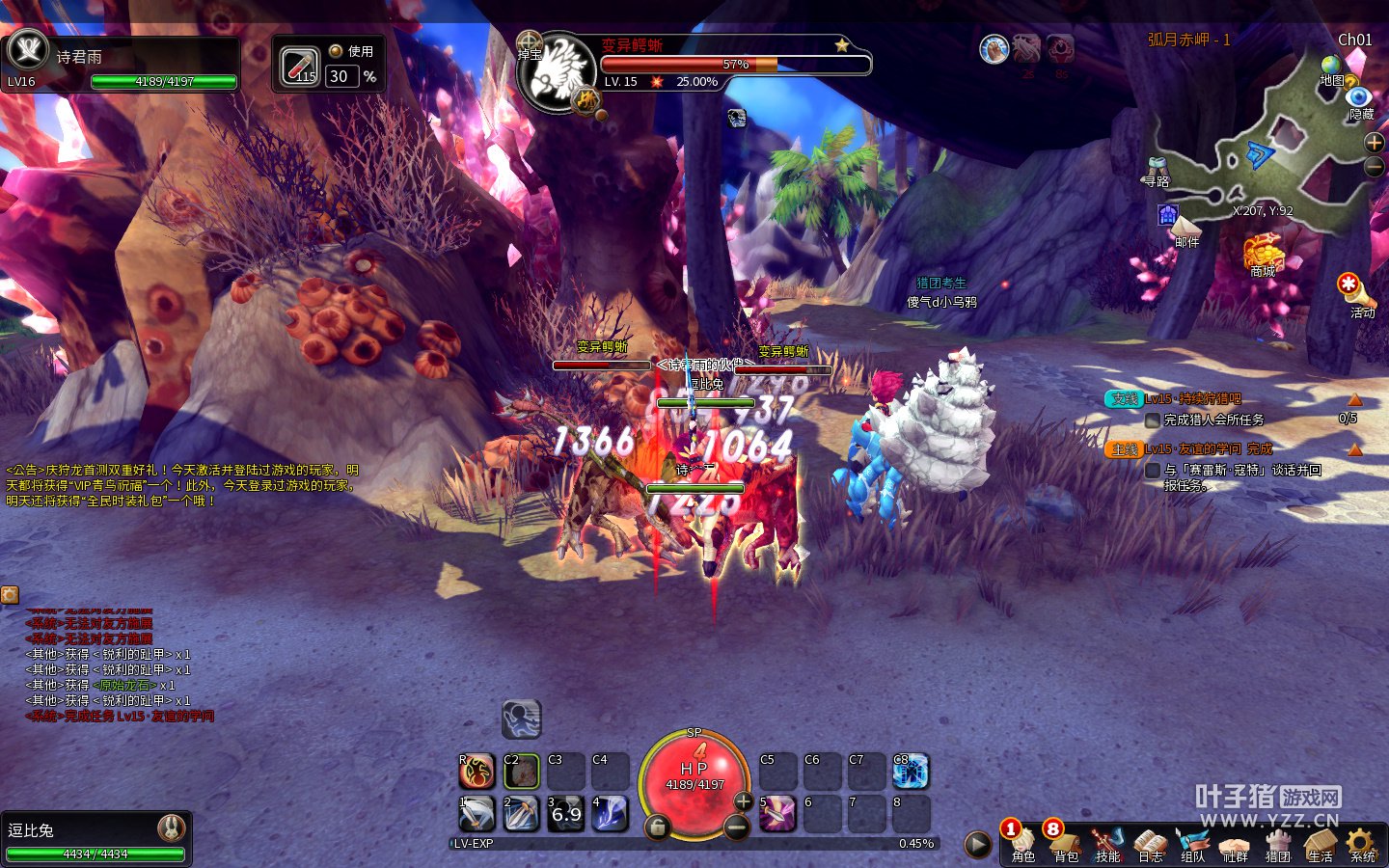Image resolution: width=1389 pixels, height=868 pixels.
Task: Toggle the padlock on the skill bar
Action: point(657,827)
